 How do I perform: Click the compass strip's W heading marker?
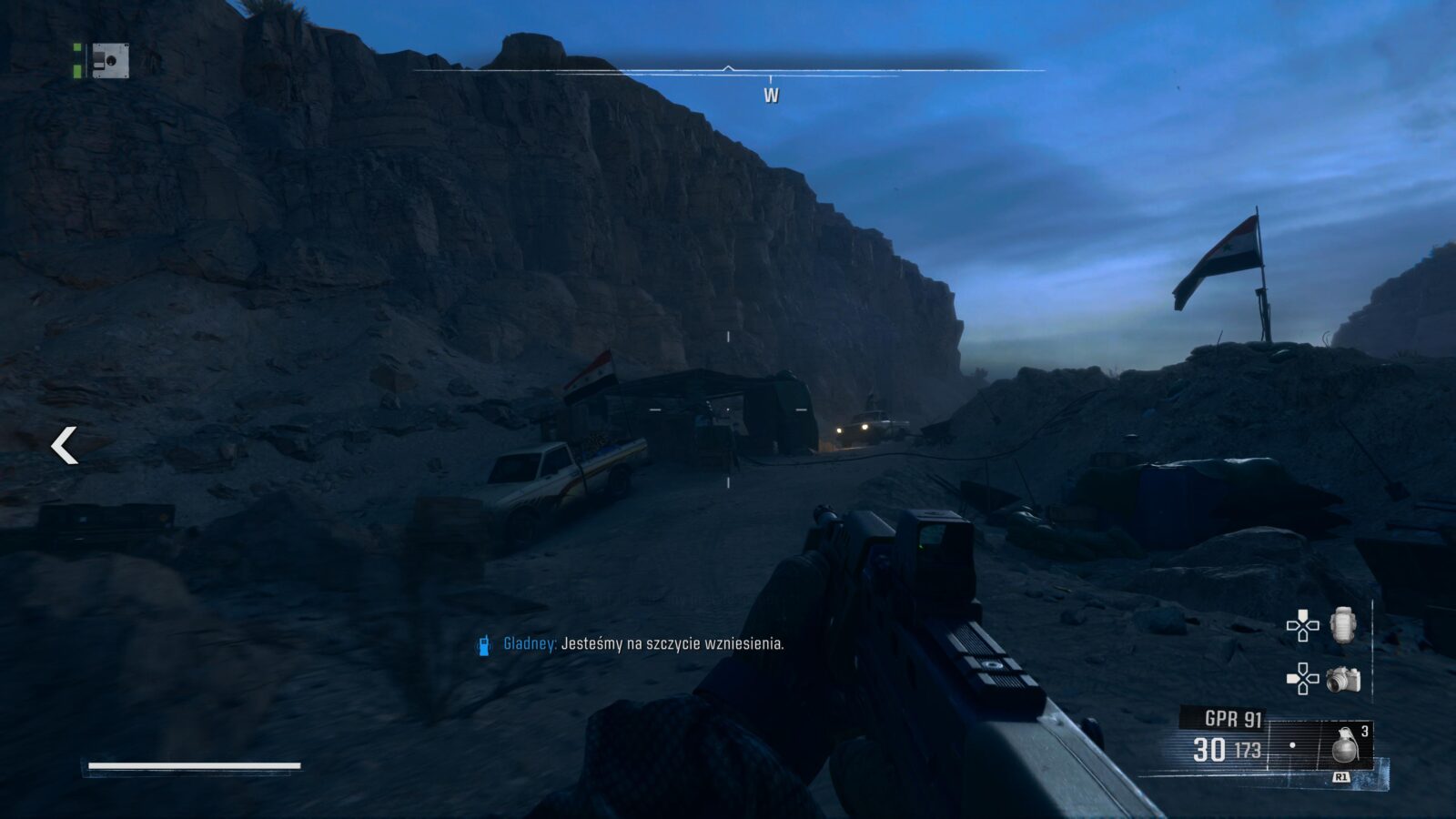coord(771,95)
